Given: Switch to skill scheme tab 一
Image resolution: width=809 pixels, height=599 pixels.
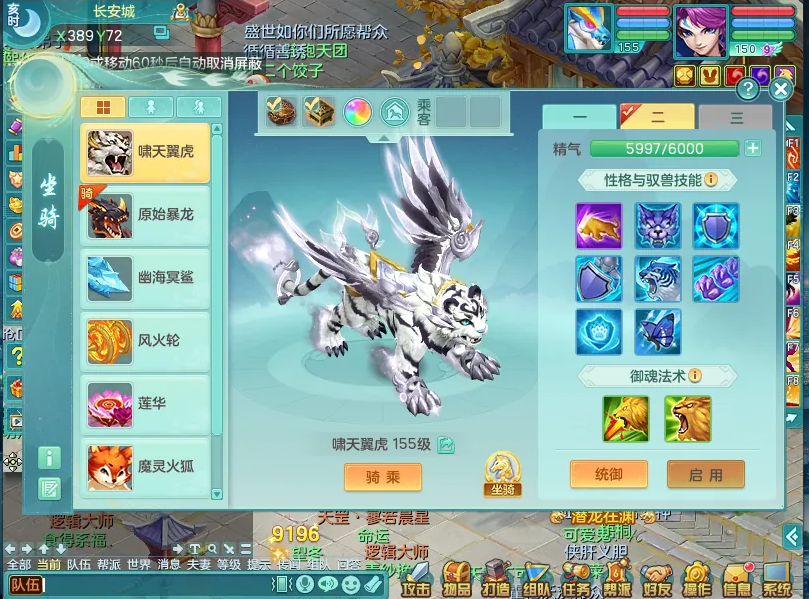Looking at the screenshot, I should (x=579, y=117).
